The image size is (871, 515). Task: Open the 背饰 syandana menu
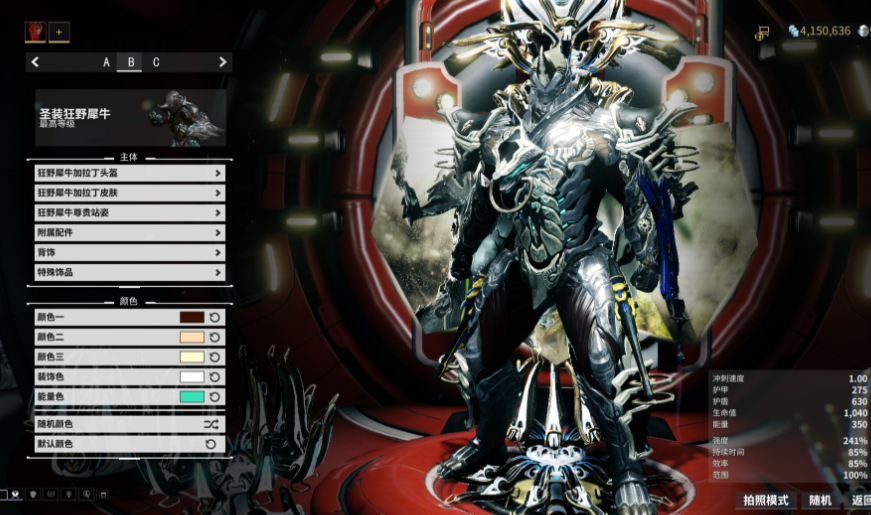point(129,252)
